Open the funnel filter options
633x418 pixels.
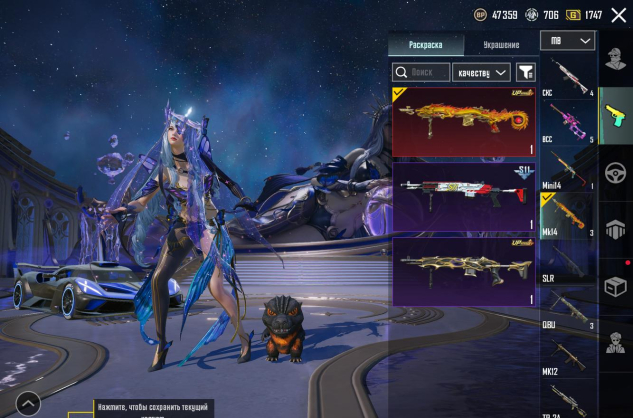[x=525, y=72]
